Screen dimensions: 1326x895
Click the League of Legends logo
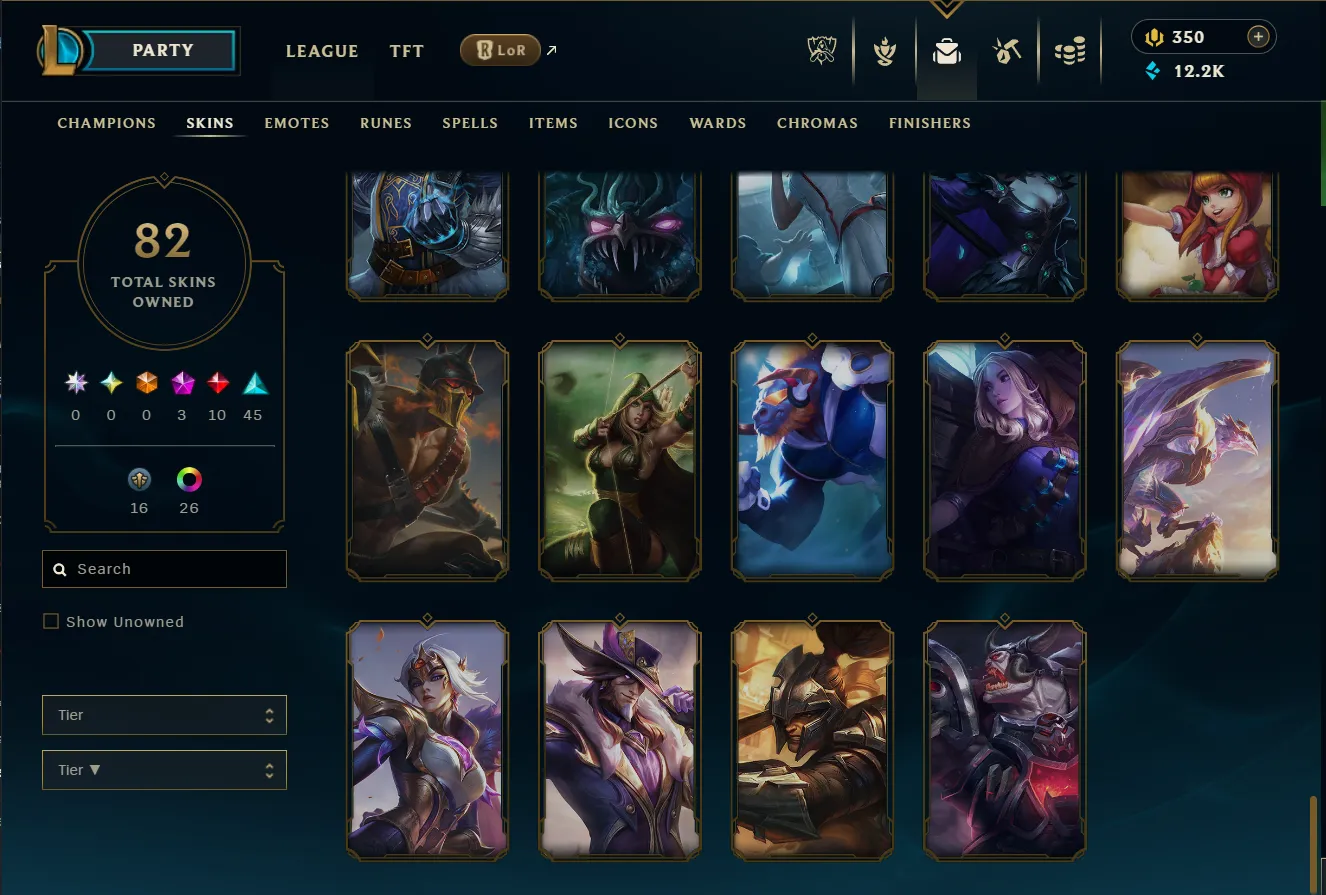(60, 48)
